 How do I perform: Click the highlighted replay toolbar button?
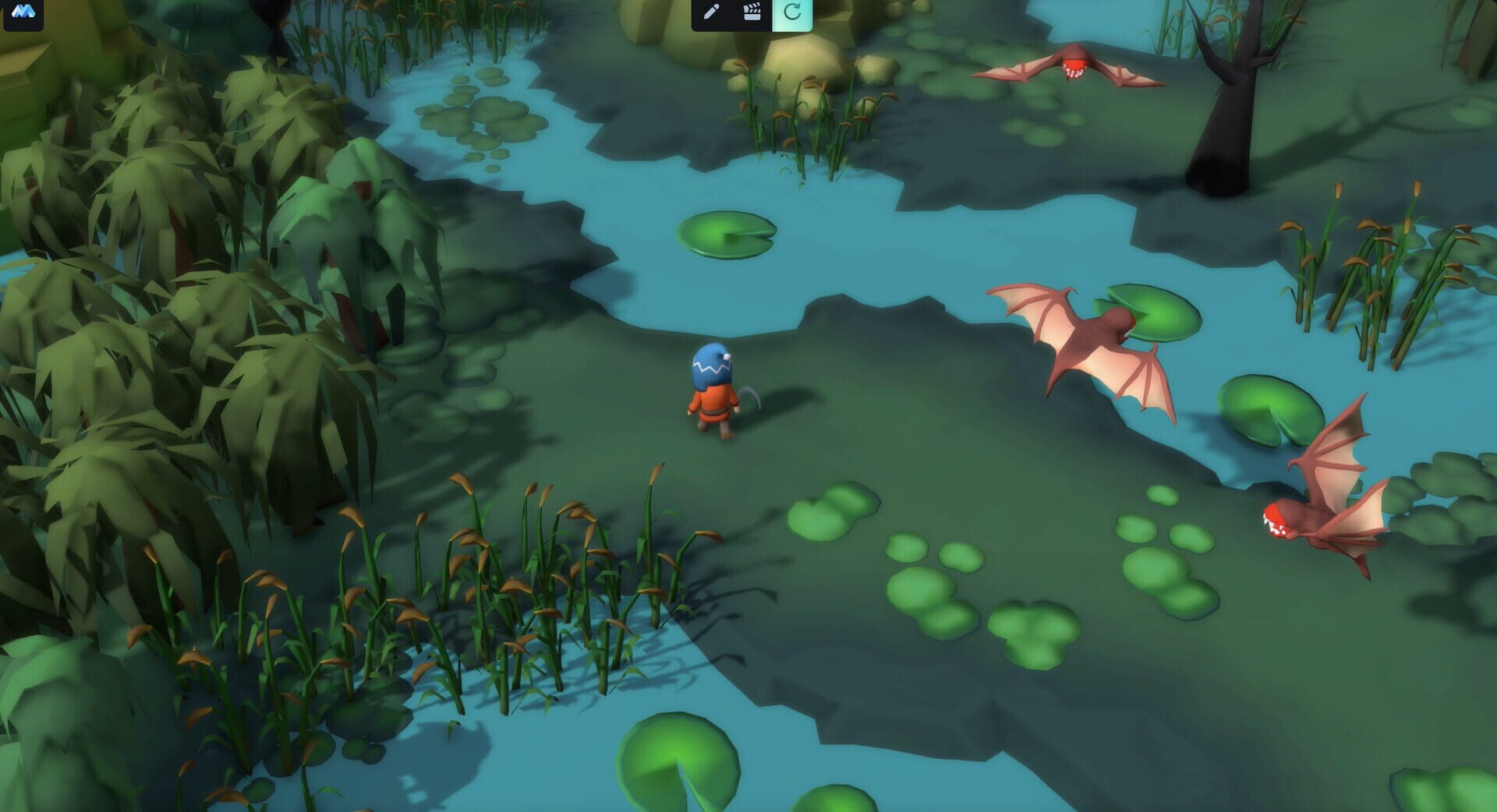tap(793, 12)
